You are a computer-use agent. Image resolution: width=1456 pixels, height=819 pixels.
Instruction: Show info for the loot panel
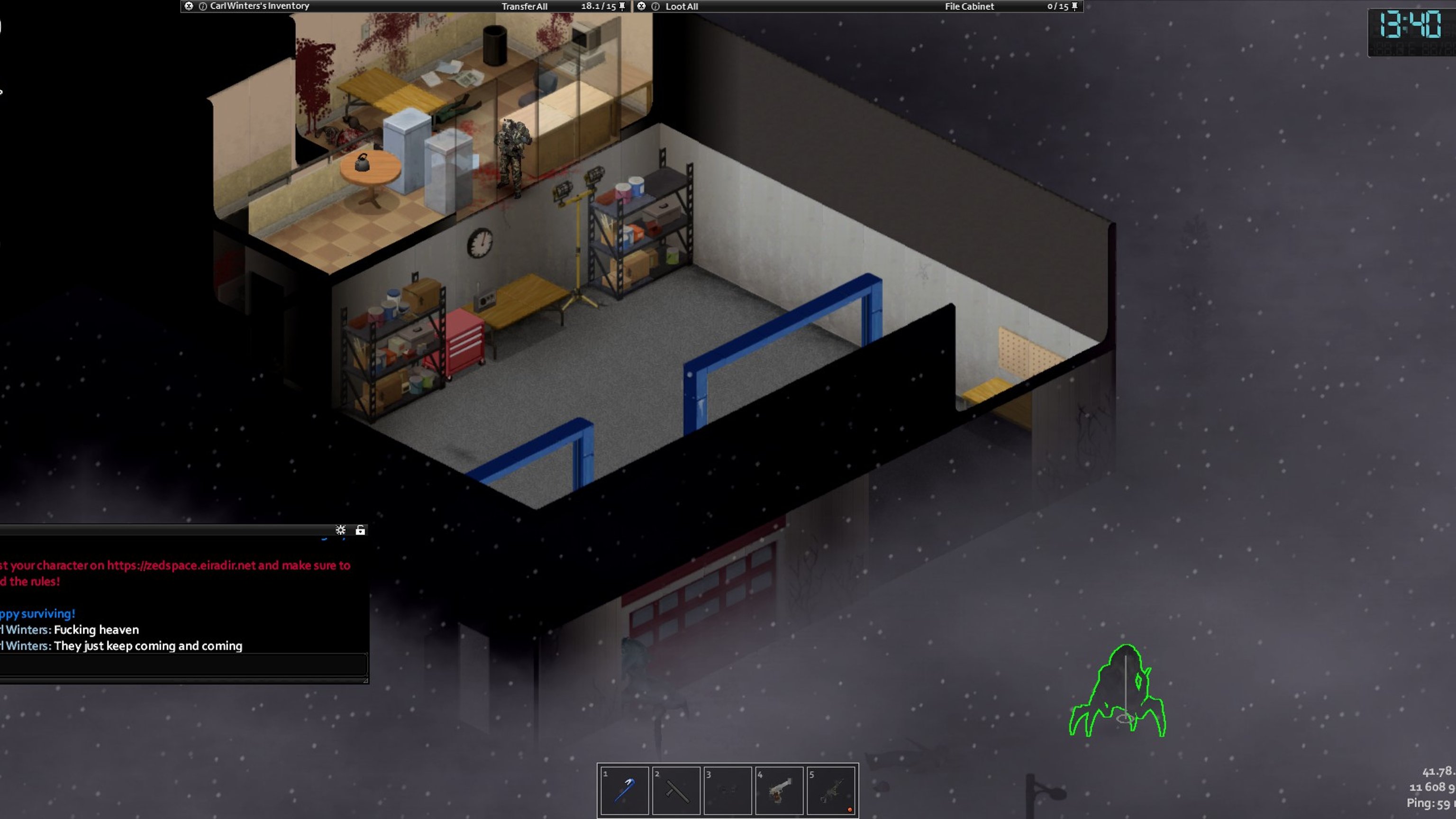pyautogui.click(x=655, y=6)
